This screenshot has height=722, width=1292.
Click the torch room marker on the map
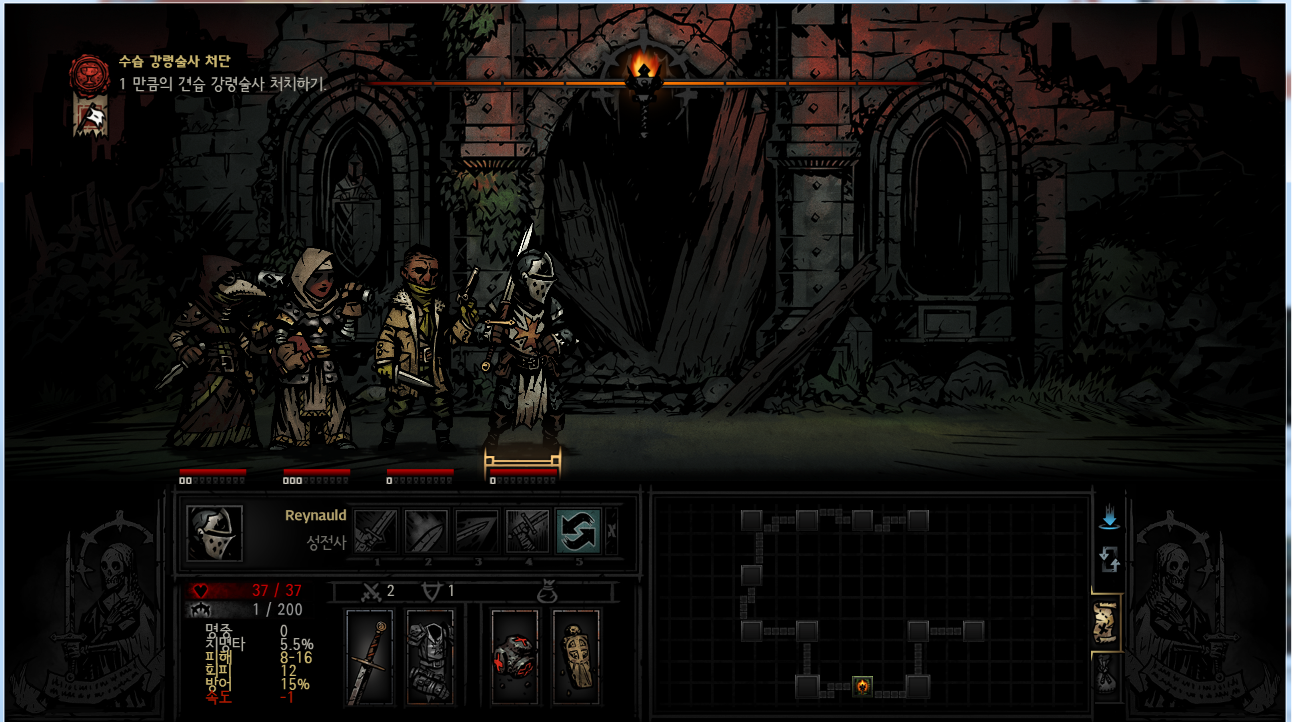pos(862,686)
